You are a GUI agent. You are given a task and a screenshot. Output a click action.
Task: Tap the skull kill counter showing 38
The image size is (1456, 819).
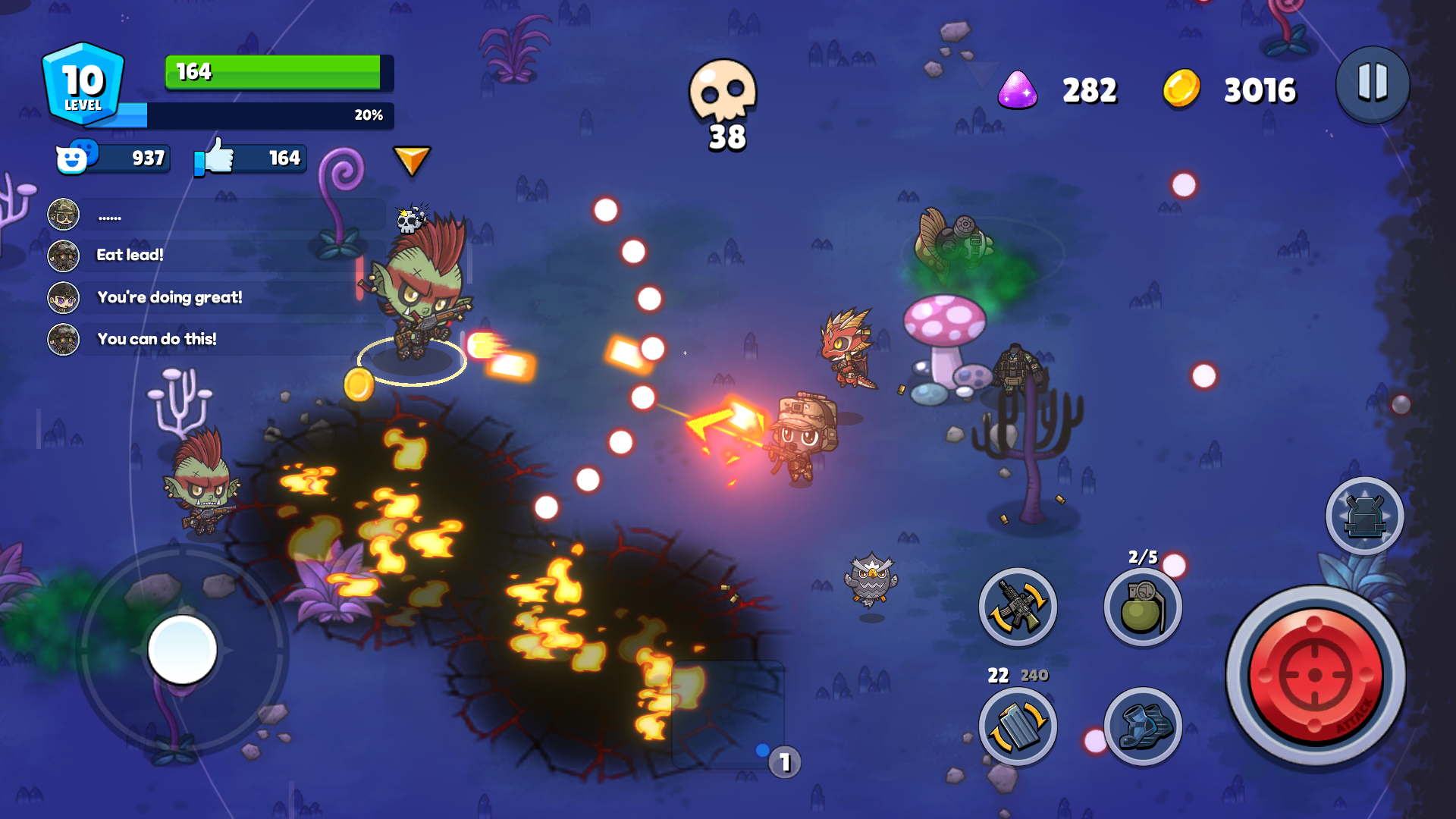click(x=723, y=99)
